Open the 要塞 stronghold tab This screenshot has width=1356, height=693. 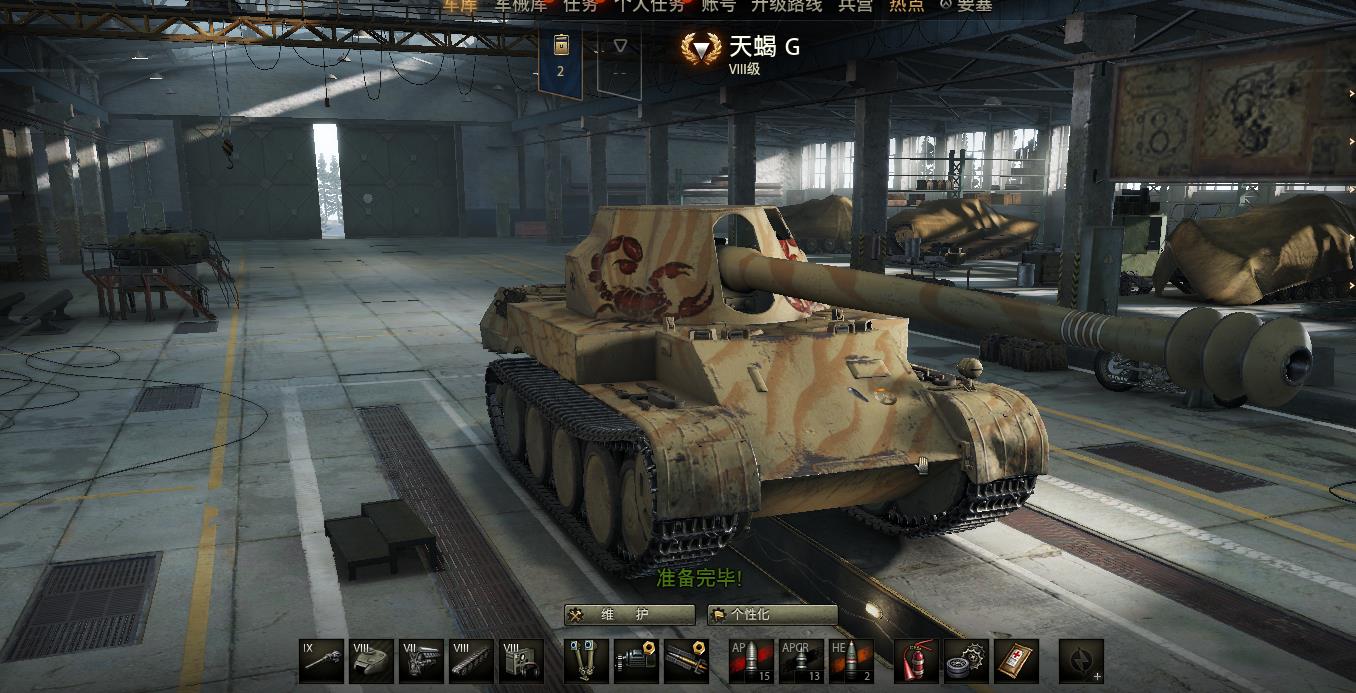(x=966, y=5)
